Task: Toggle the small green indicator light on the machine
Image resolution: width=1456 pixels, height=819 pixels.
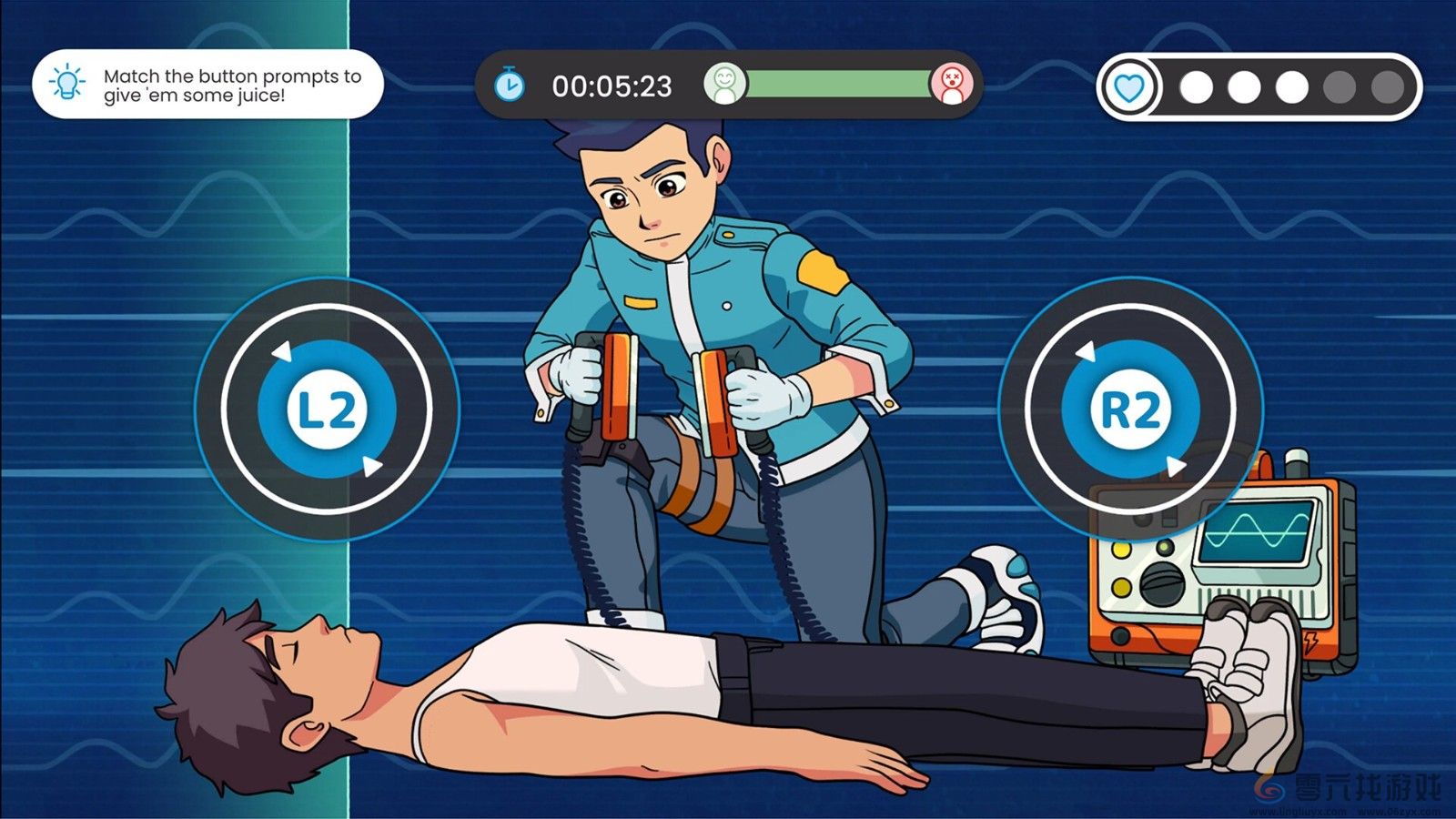Action: (x=1164, y=546)
